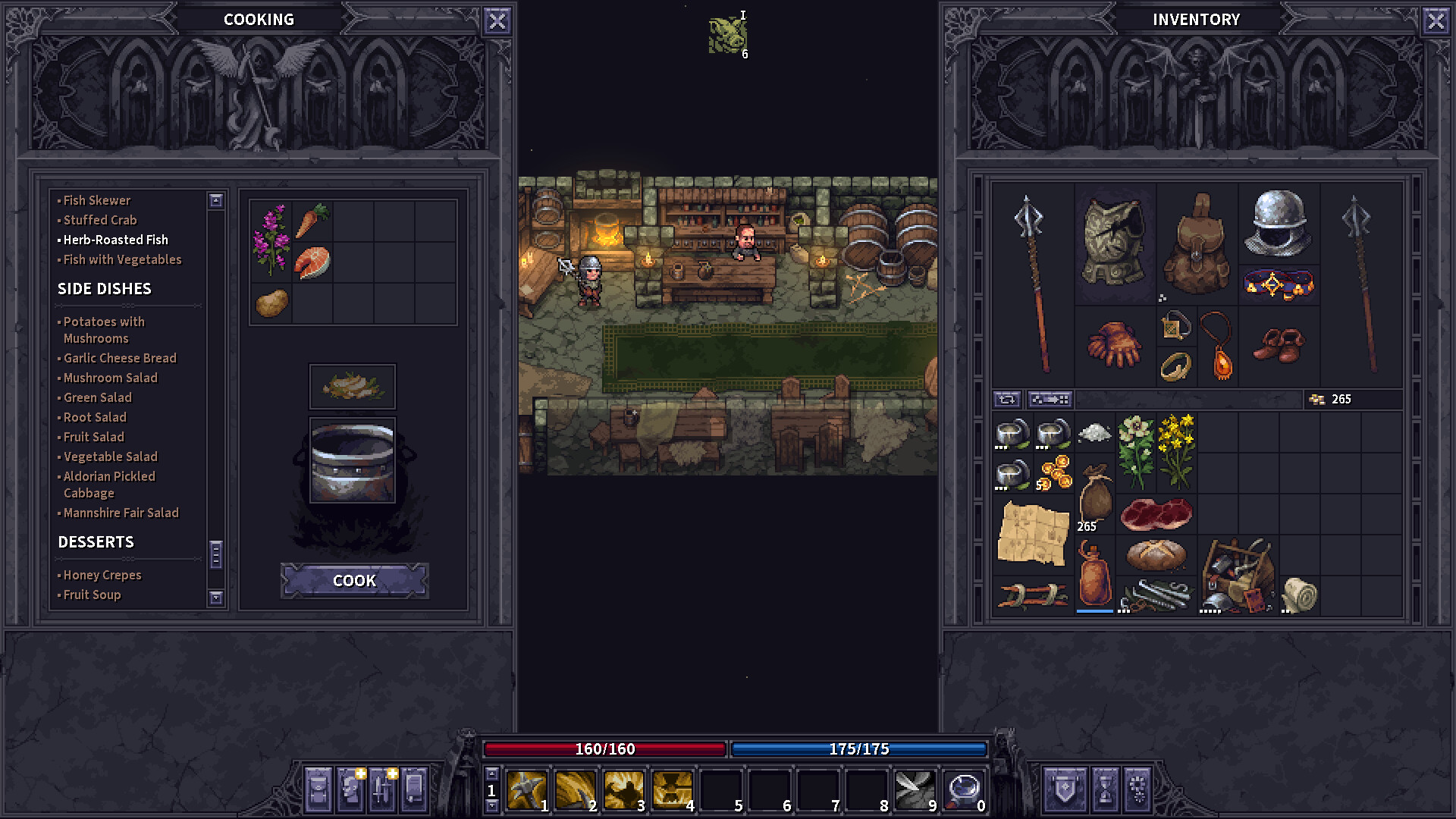Select the shield emblem icon on bottom-right toolbar

pyautogui.click(x=1065, y=791)
